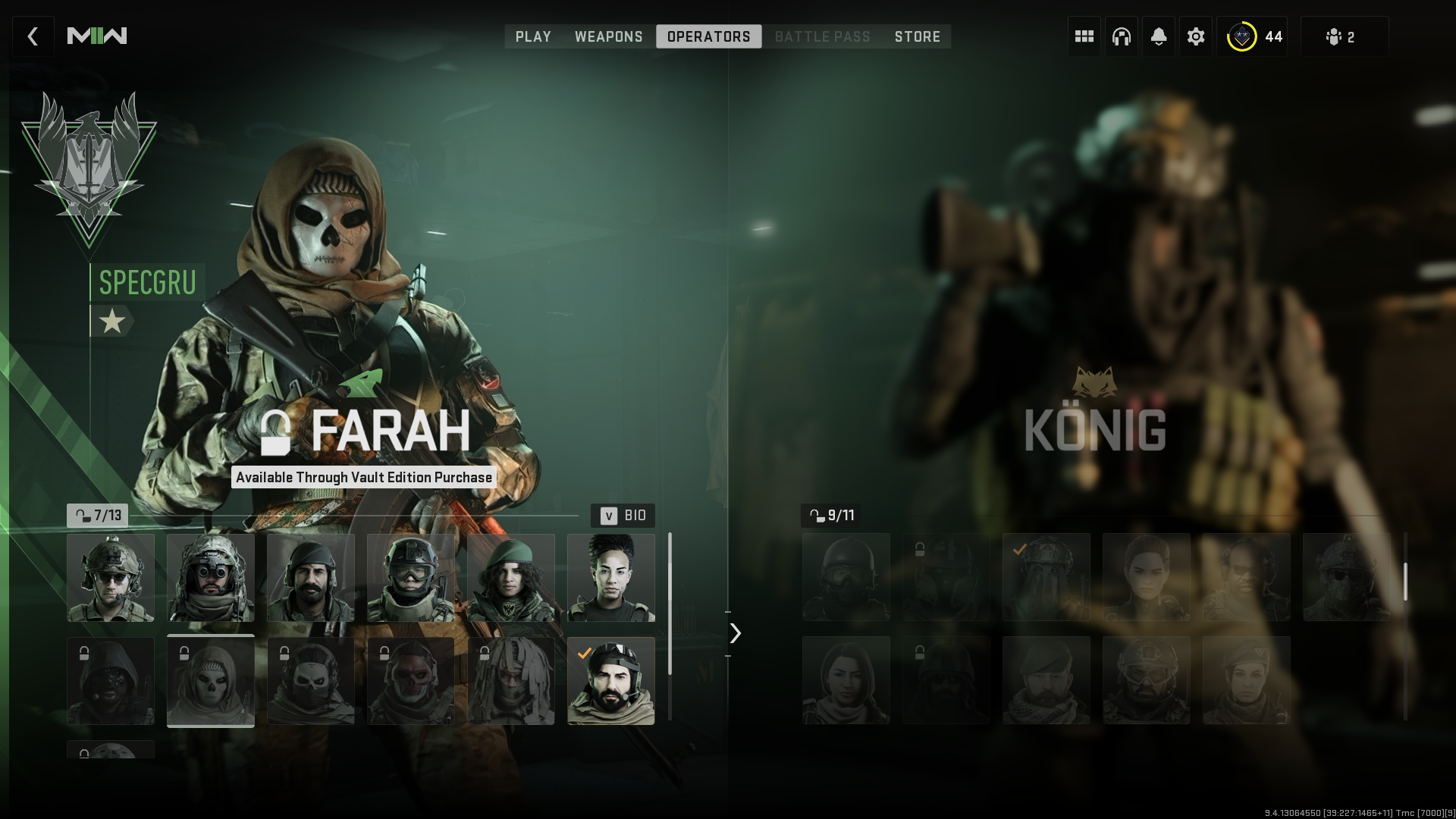
Task: Go back using the arrow at top left
Action: pyautogui.click(x=33, y=36)
